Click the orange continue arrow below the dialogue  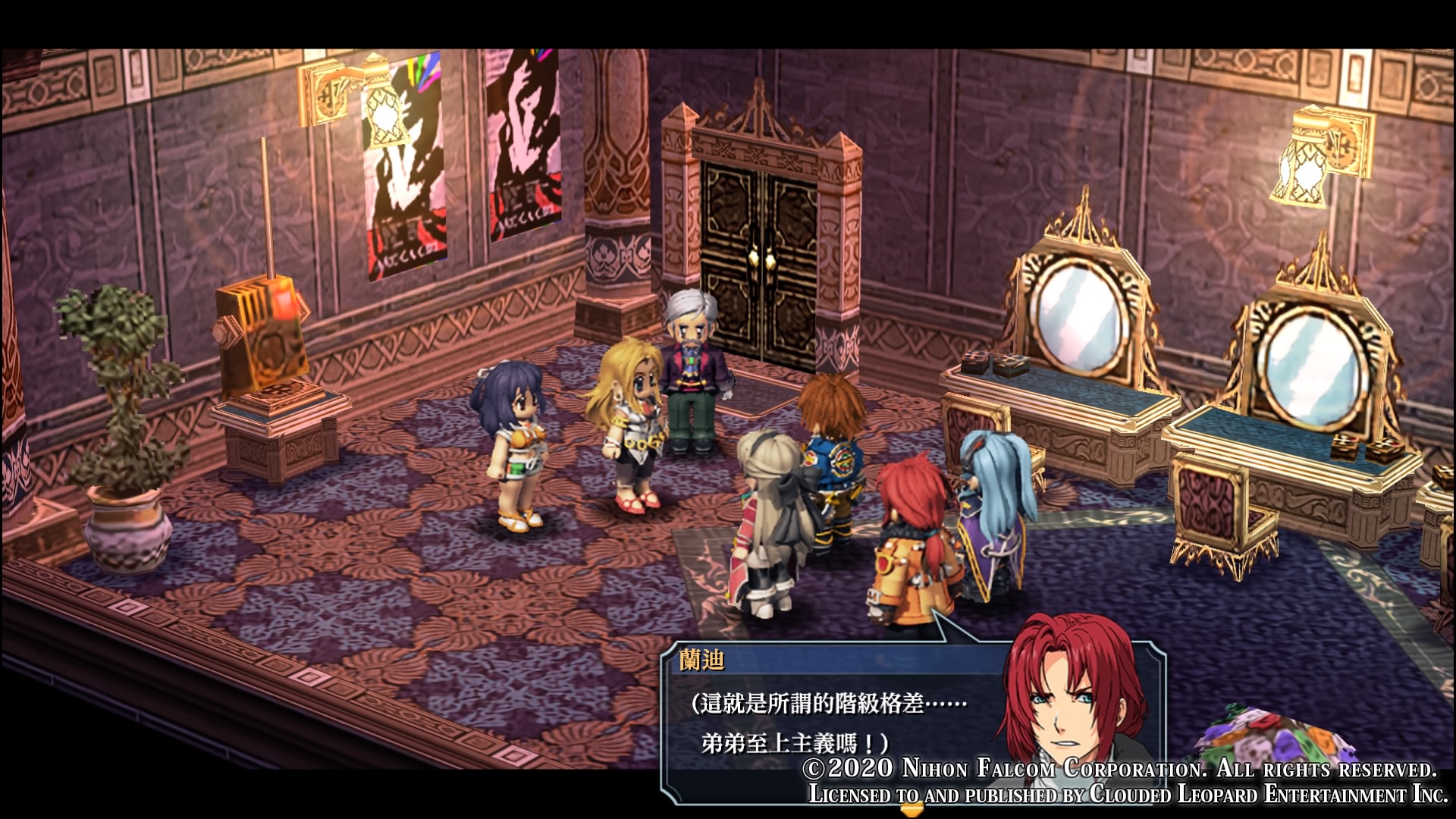pos(910,809)
